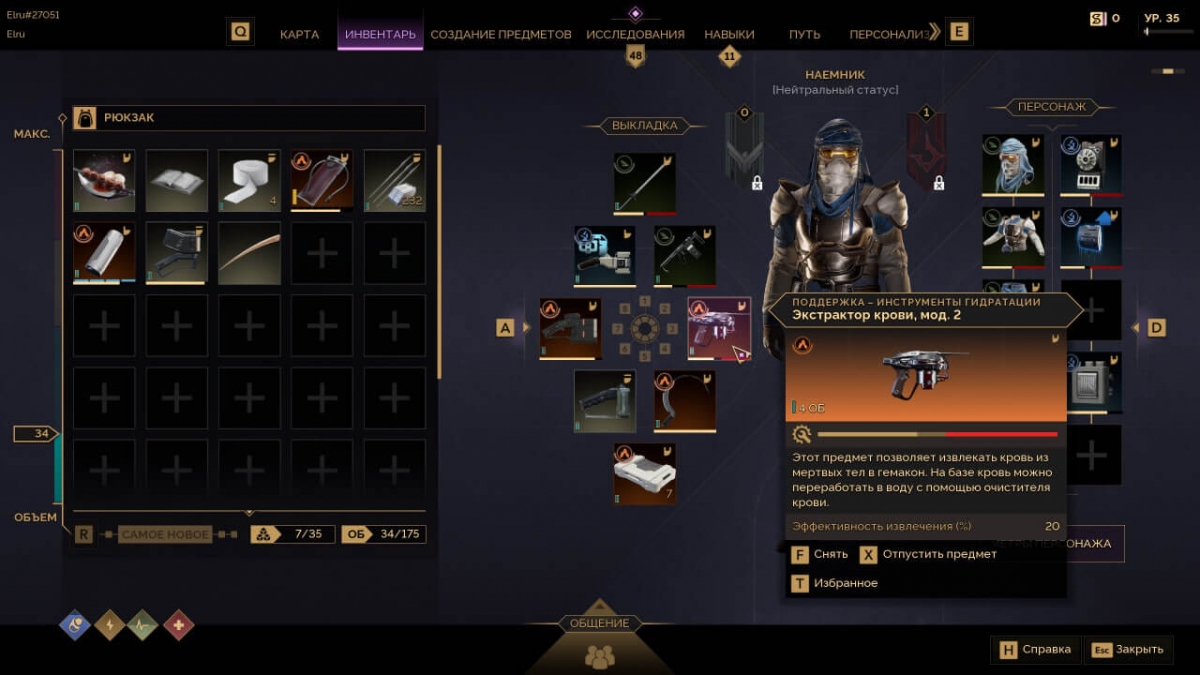Select the chest armor equipment slot
Image resolution: width=1200 pixels, height=675 pixels.
click(x=1013, y=237)
